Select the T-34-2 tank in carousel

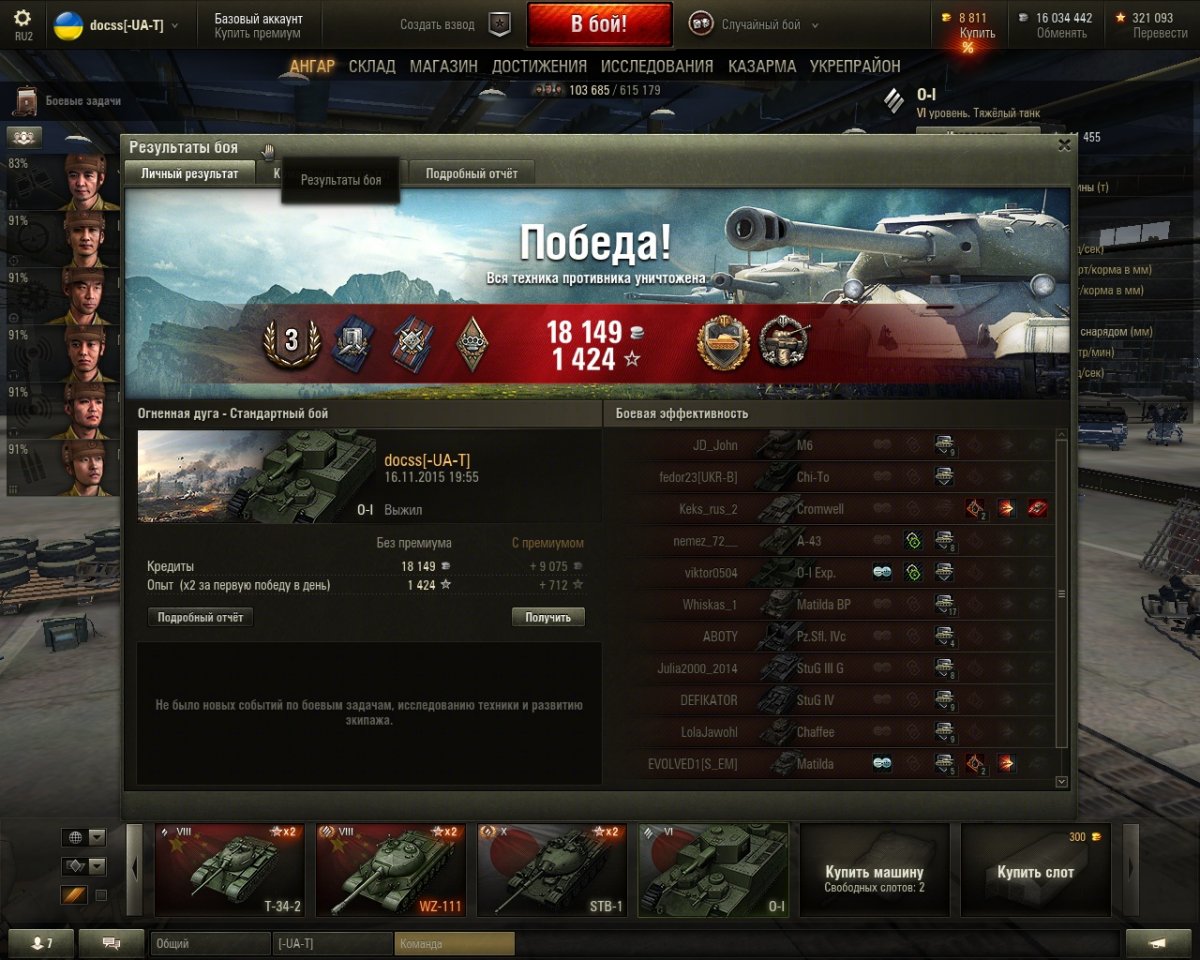[227, 870]
